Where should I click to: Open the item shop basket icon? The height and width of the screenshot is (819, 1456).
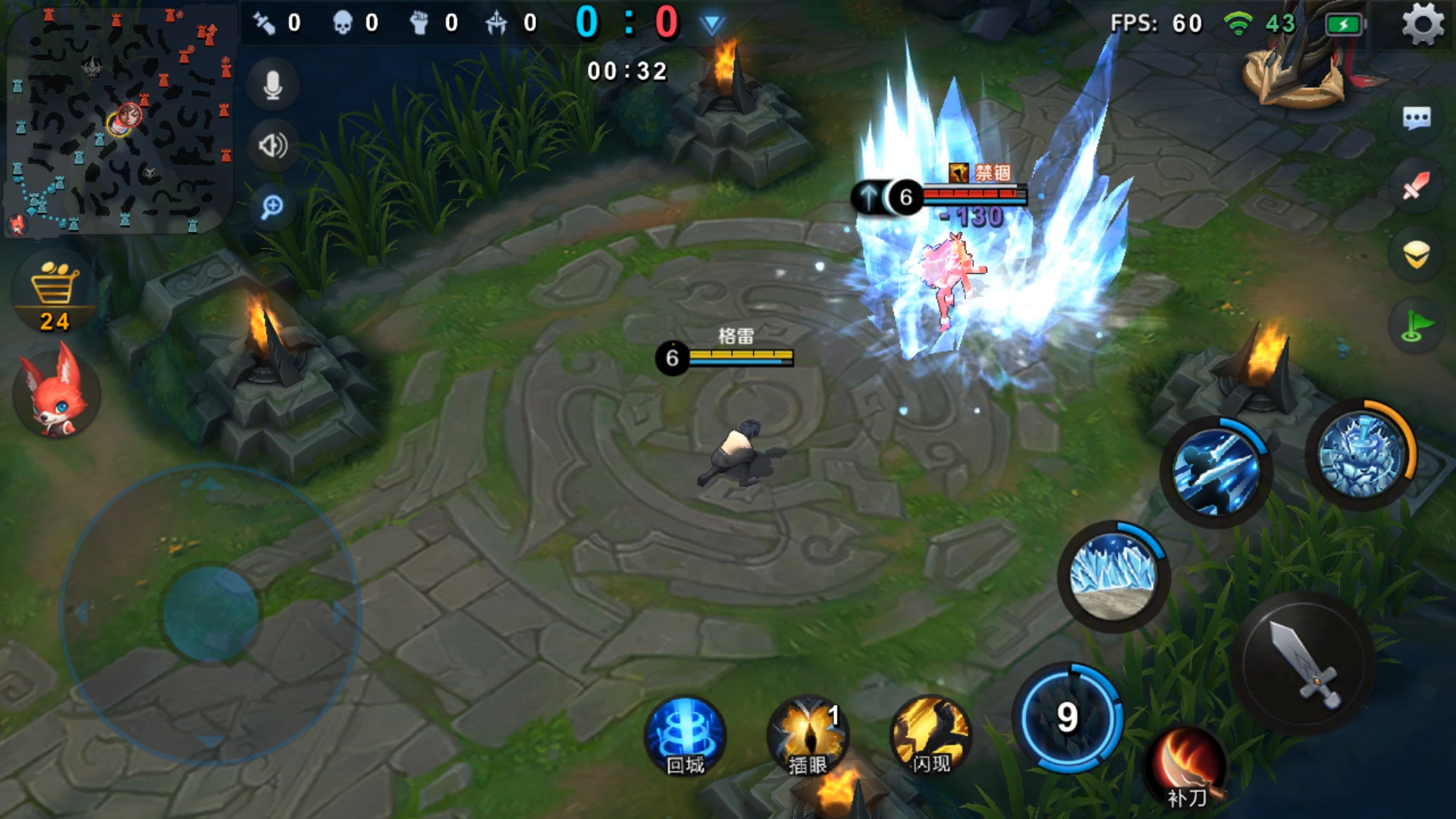(x=55, y=292)
